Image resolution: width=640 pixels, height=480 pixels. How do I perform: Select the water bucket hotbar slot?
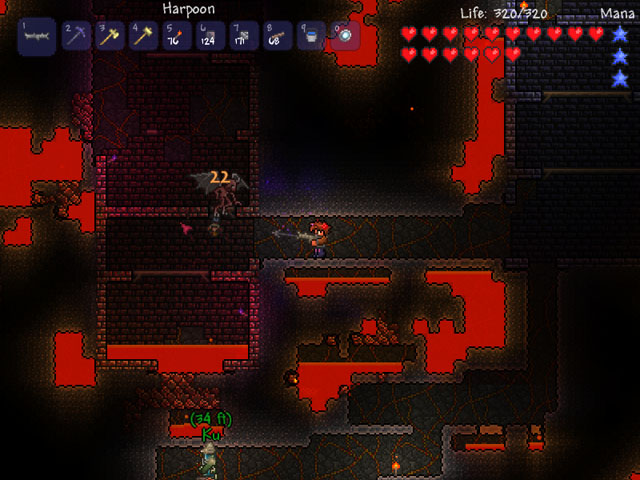click(x=310, y=36)
